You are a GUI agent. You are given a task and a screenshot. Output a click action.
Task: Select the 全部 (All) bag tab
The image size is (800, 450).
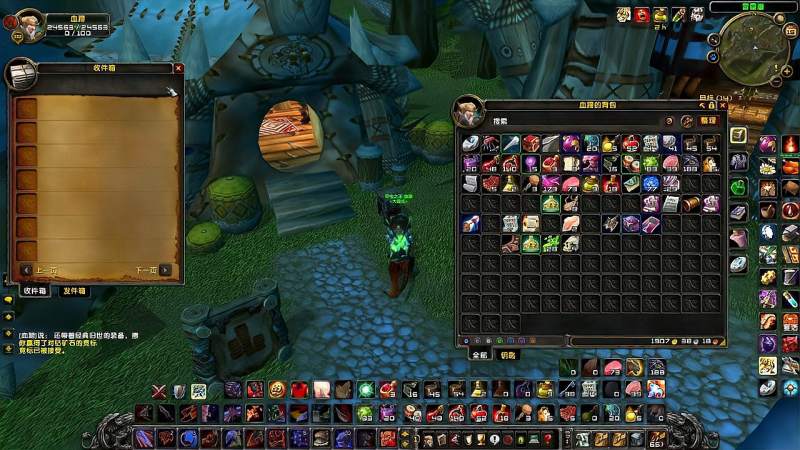tap(480, 354)
